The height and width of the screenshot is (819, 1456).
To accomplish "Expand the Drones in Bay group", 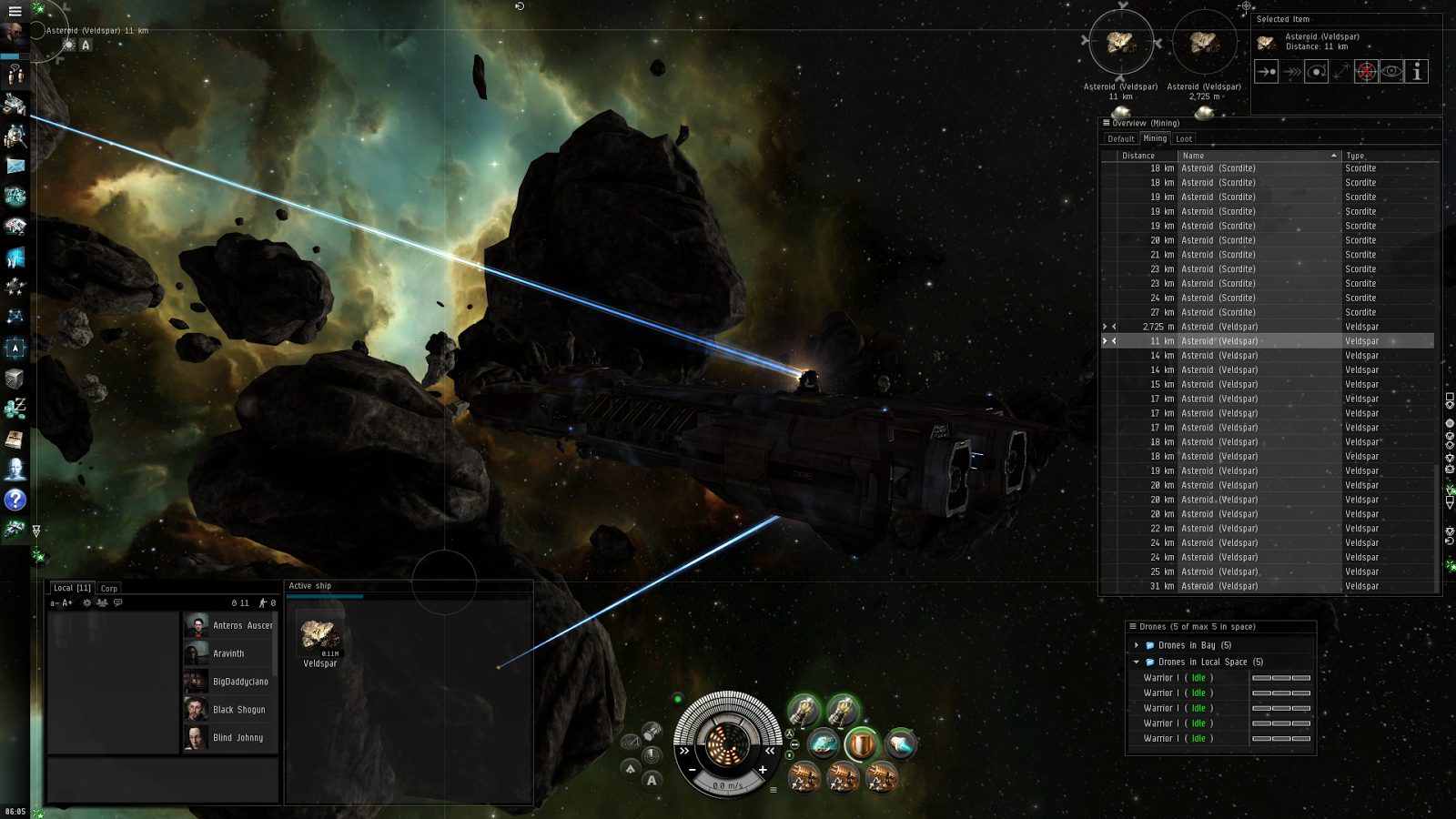I will click(x=1137, y=645).
